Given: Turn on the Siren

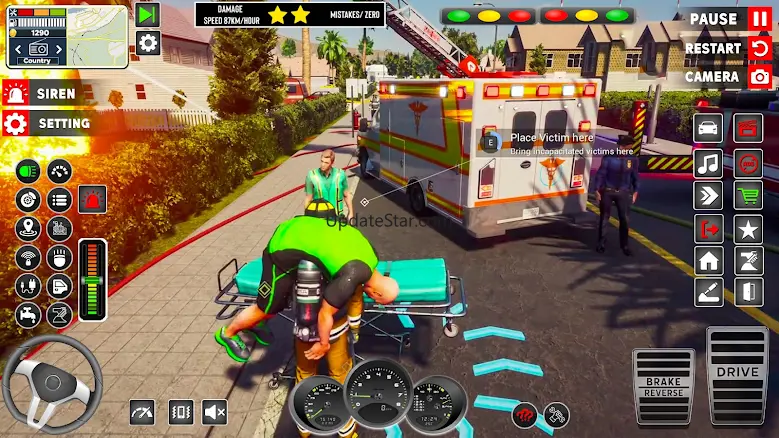Looking at the screenshot, I should click(45, 93).
